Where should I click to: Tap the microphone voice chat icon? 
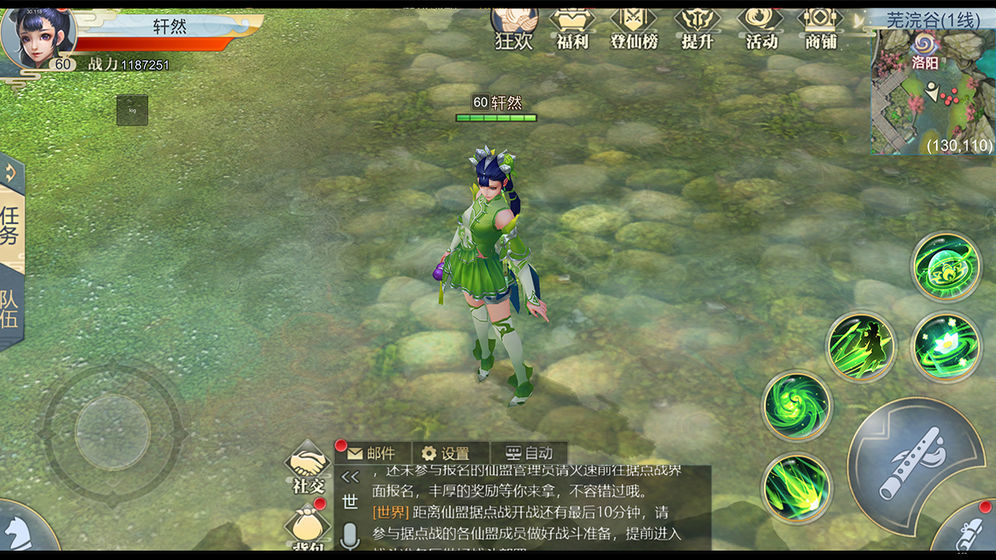pyautogui.click(x=350, y=537)
